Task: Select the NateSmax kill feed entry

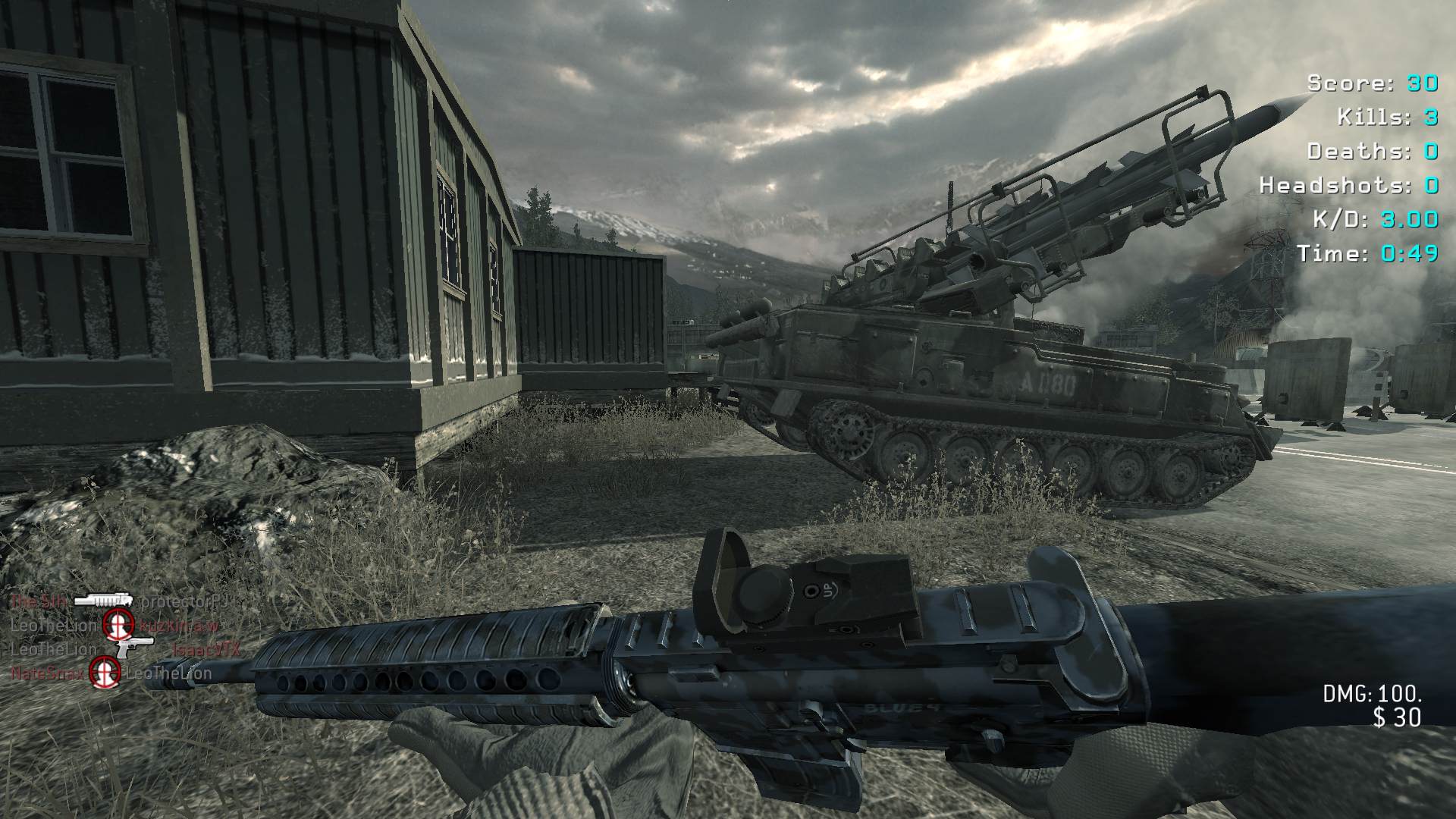Action: tap(47, 673)
